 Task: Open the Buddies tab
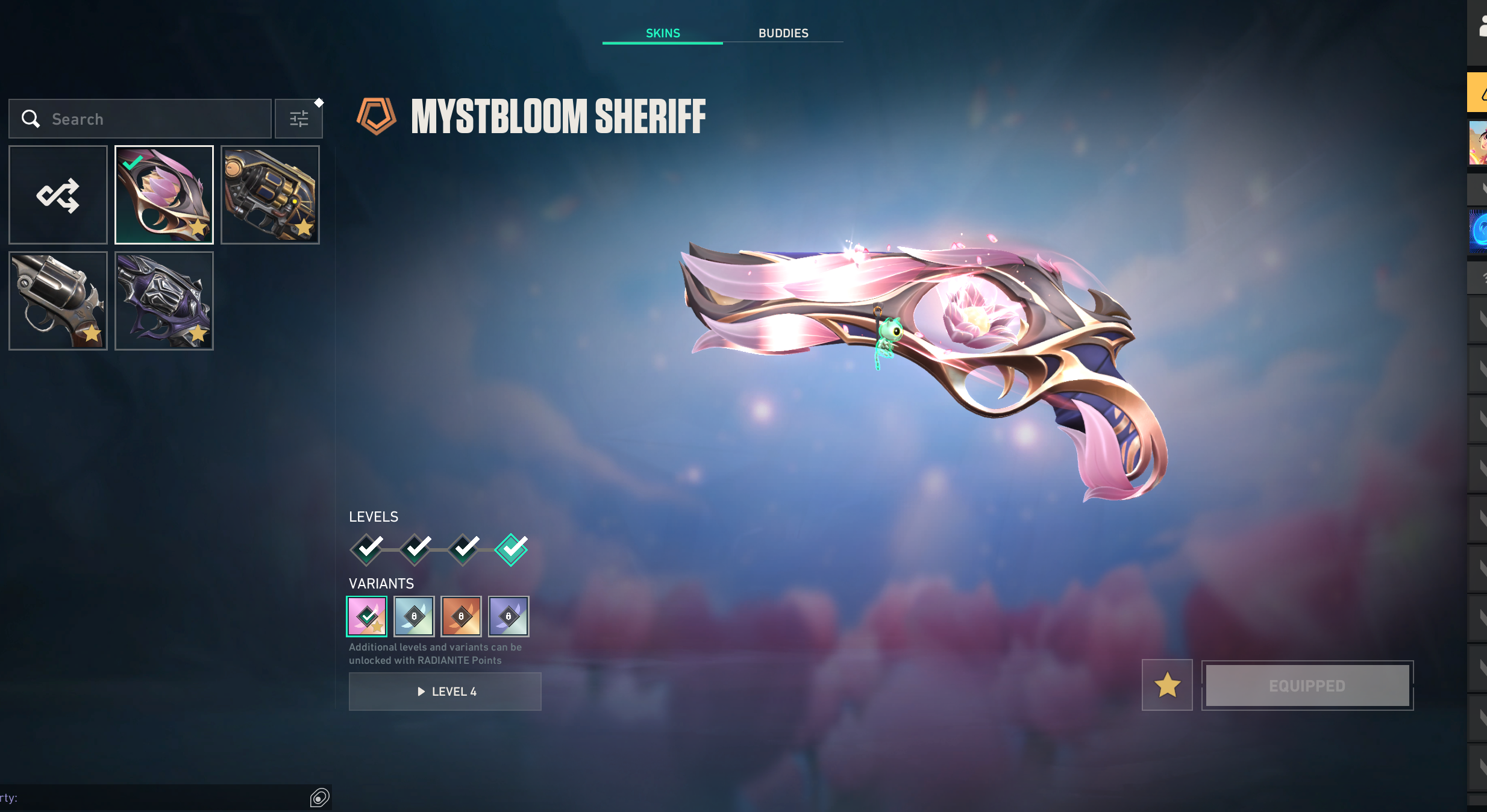point(783,33)
